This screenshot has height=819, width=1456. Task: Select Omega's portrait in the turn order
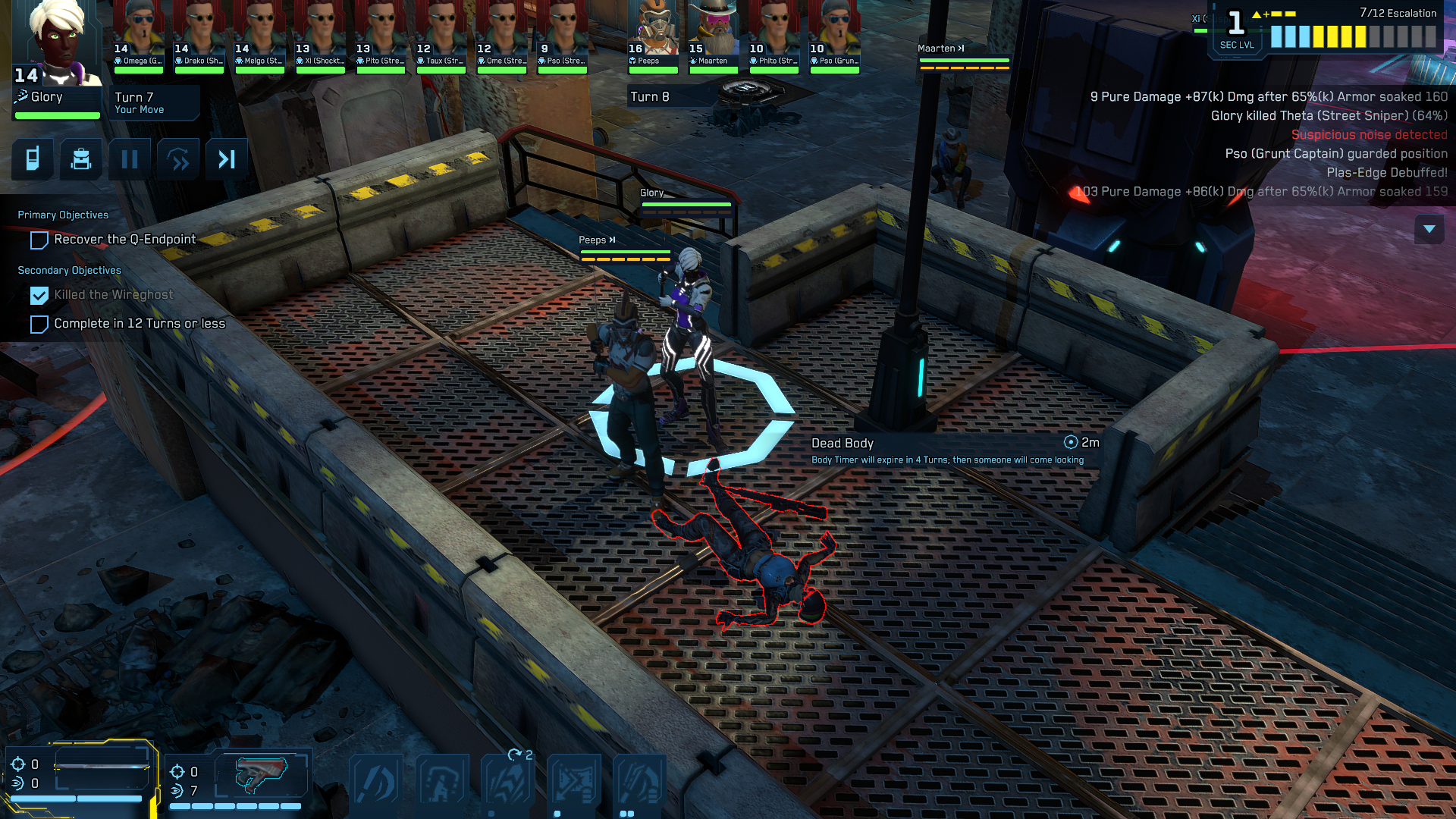pyautogui.click(x=139, y=34)
